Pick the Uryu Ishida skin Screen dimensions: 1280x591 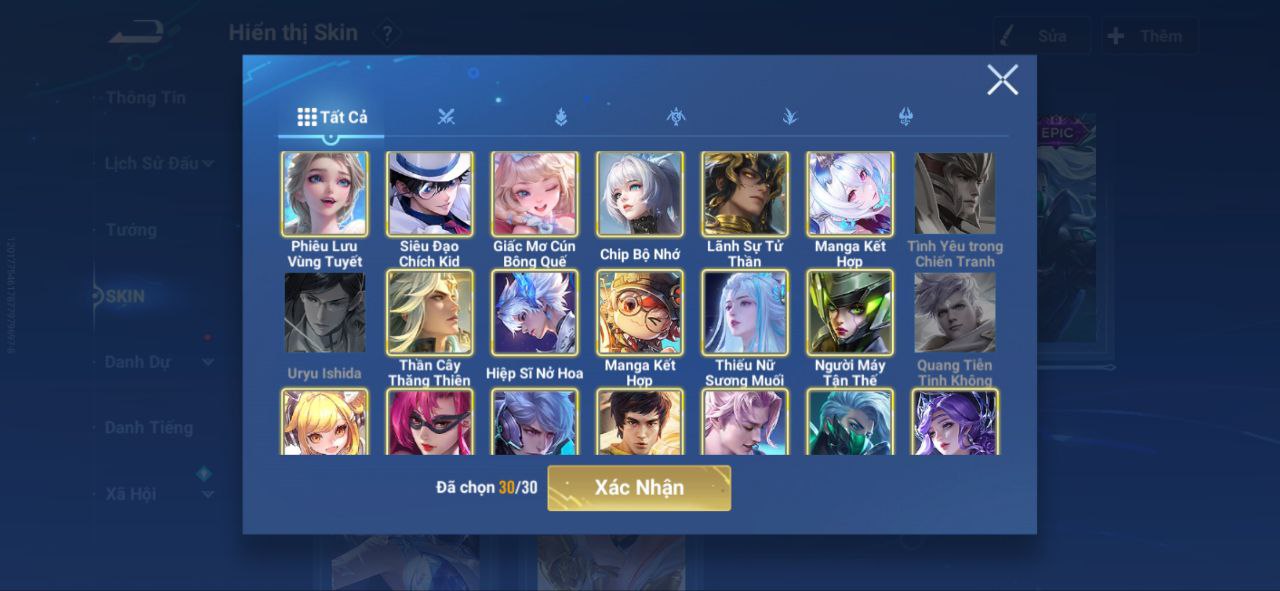[x=324, y=313]
